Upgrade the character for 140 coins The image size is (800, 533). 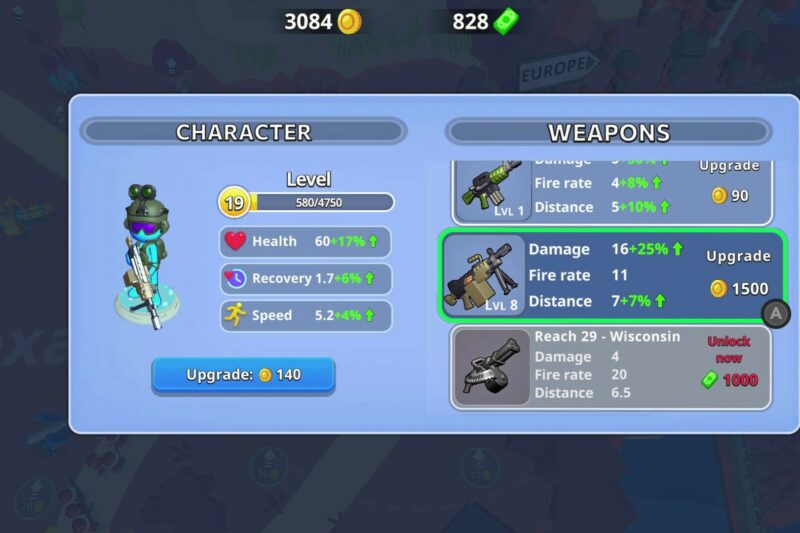(243, 375)
